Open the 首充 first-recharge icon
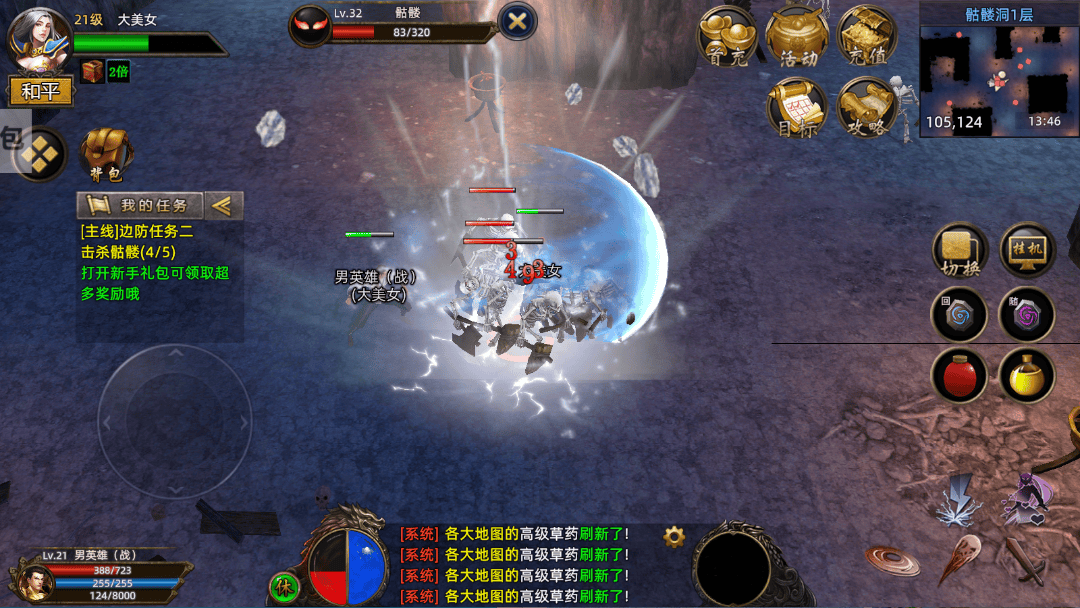Image resolution: width=1080 pixels, height=608 pixels. point(726,38)
